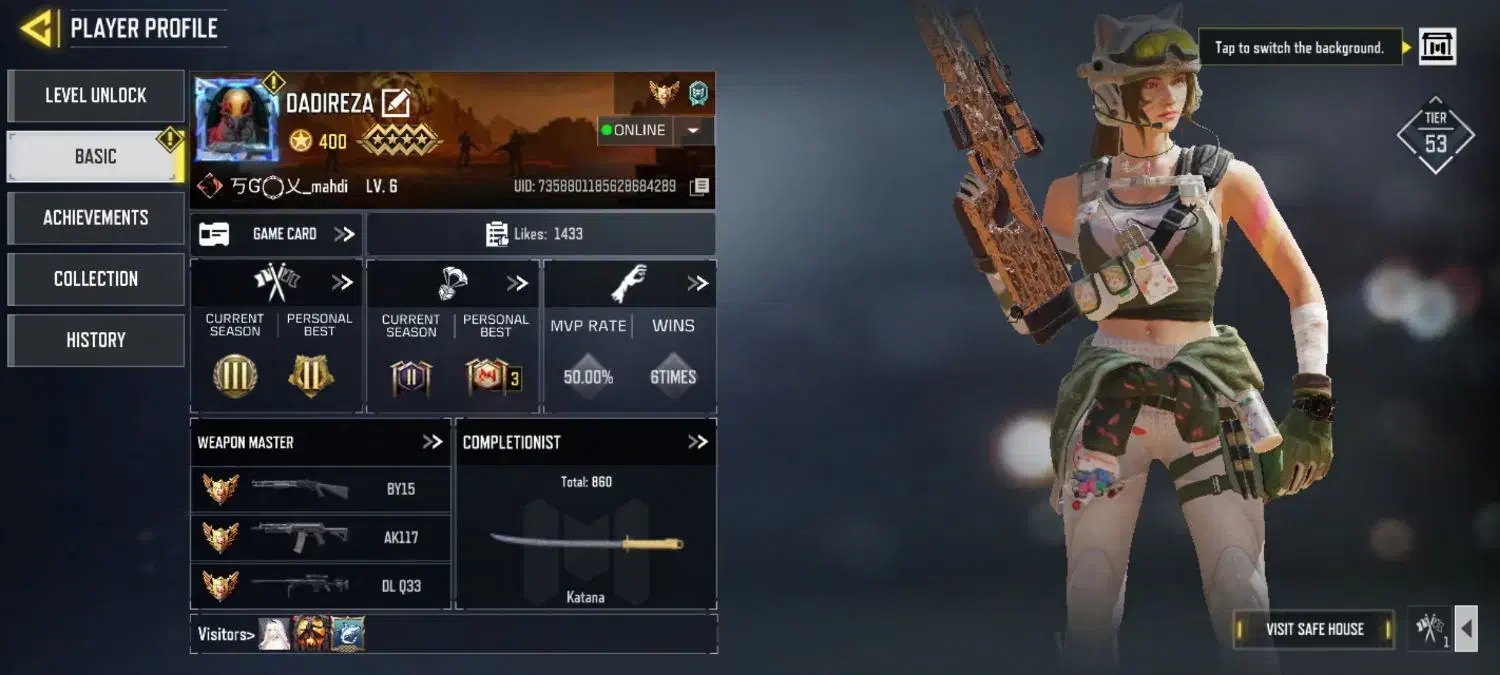Screen dimensions: 1500x675
Task: Show the Collection tab
Action: coord(96,279)
